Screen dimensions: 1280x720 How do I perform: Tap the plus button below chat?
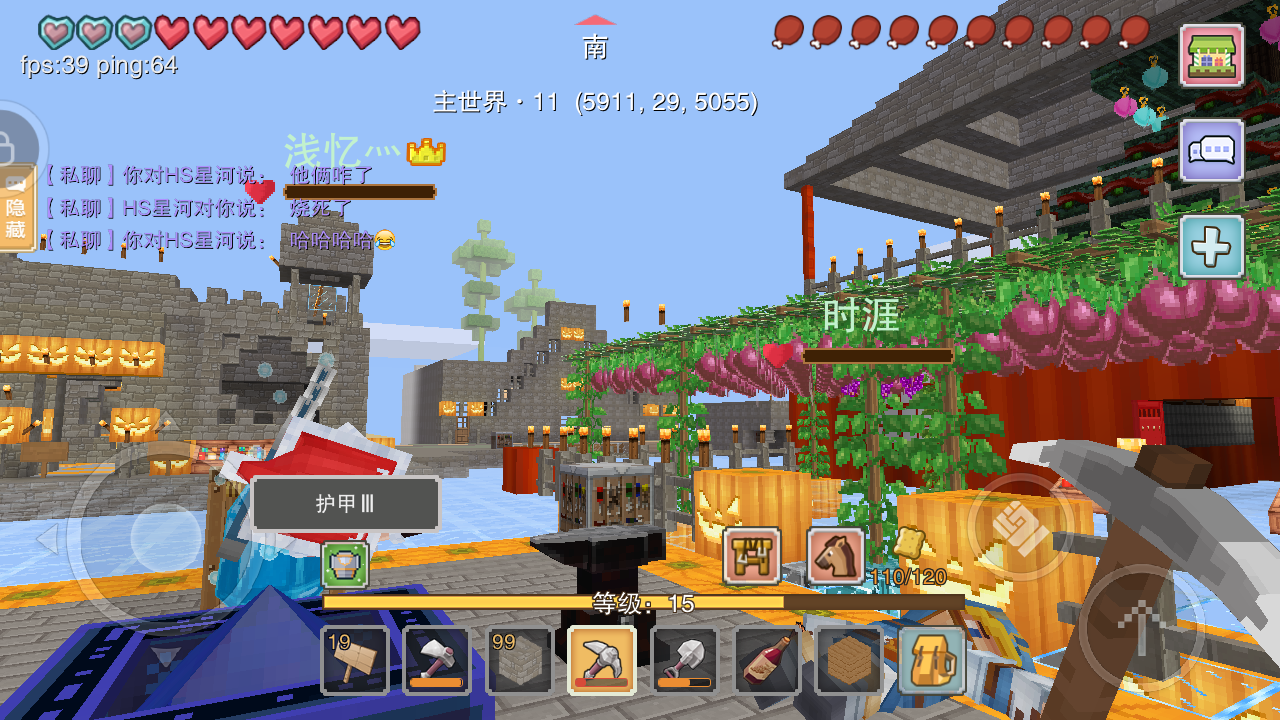click(x=1212, y=246)
